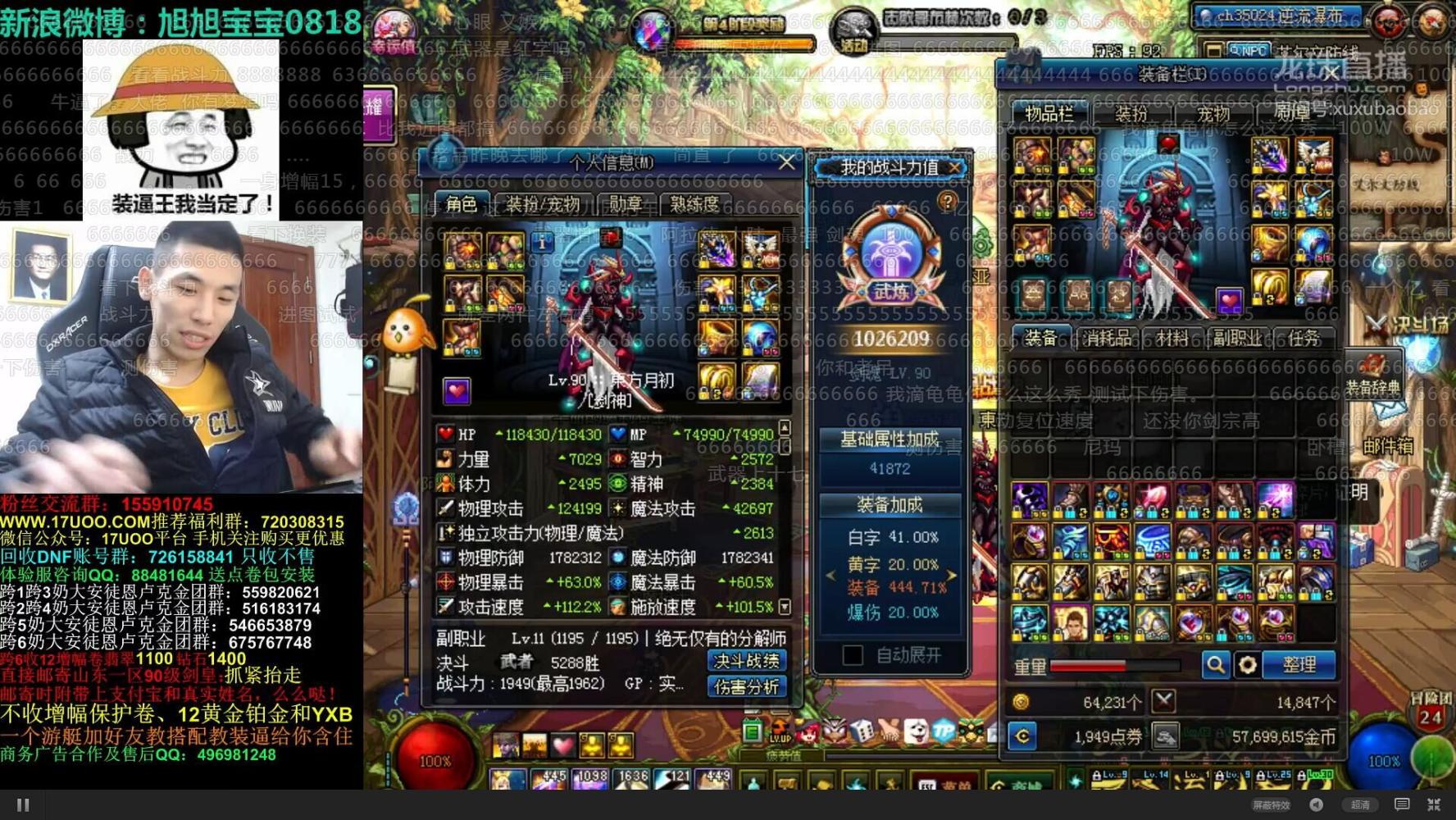Screen dimensions: 1456x820
Task: Open the inventory settings gear icon
Action: tap(1249, 665)
